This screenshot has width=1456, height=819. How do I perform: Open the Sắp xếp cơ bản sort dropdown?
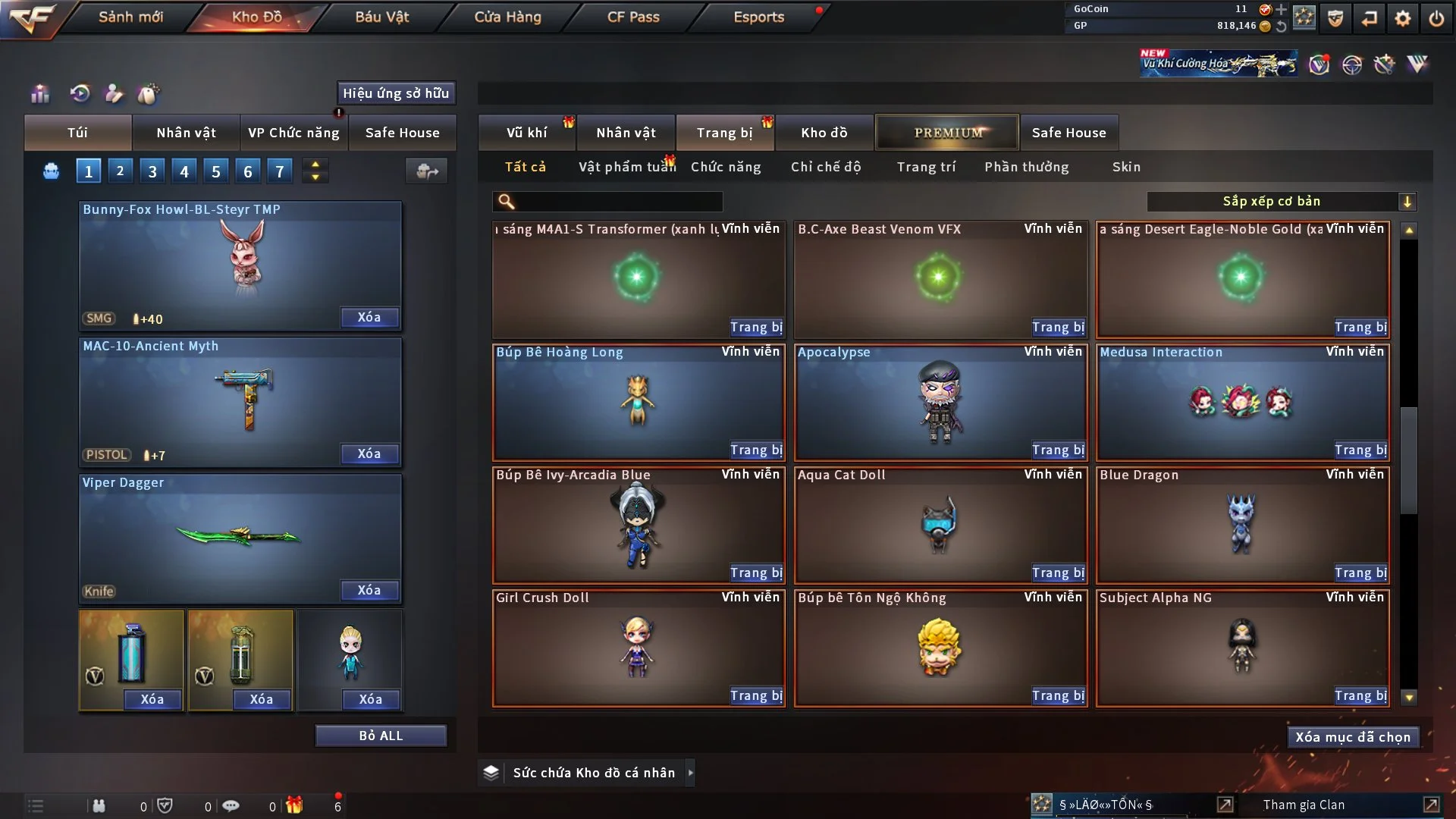tap(1281, 202)
